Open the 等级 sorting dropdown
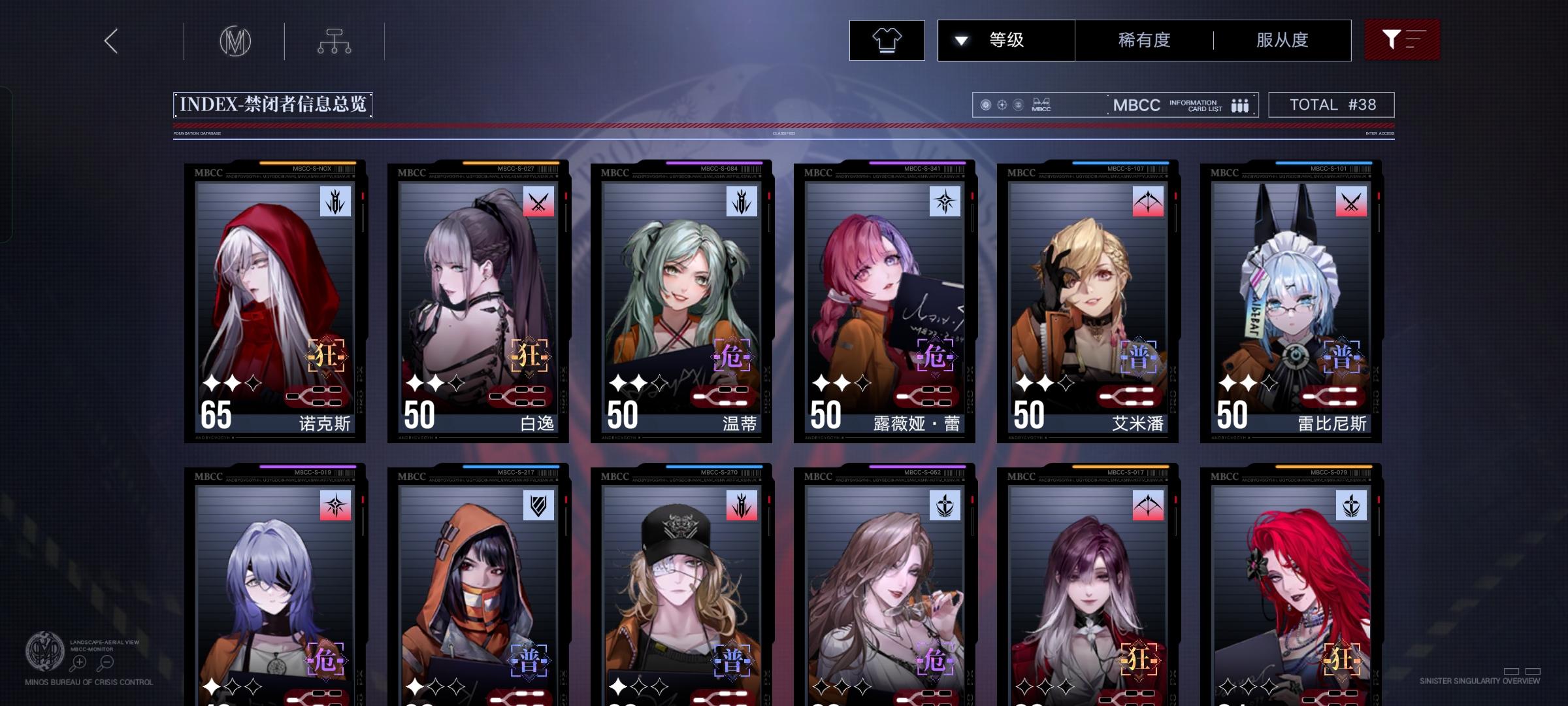 coord(1005,39)
